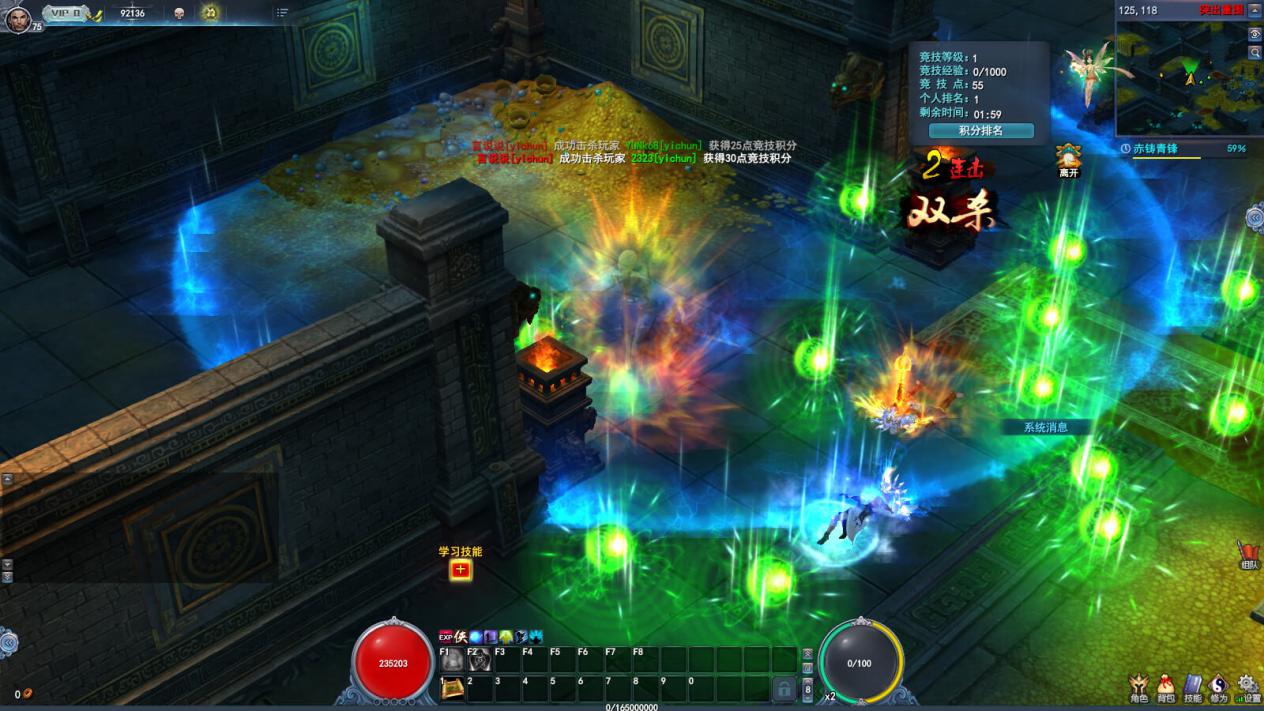Open the 积分排名 points ranking button
The image size is (1264, 711).
pyautogui.click(x=980, y=131)
